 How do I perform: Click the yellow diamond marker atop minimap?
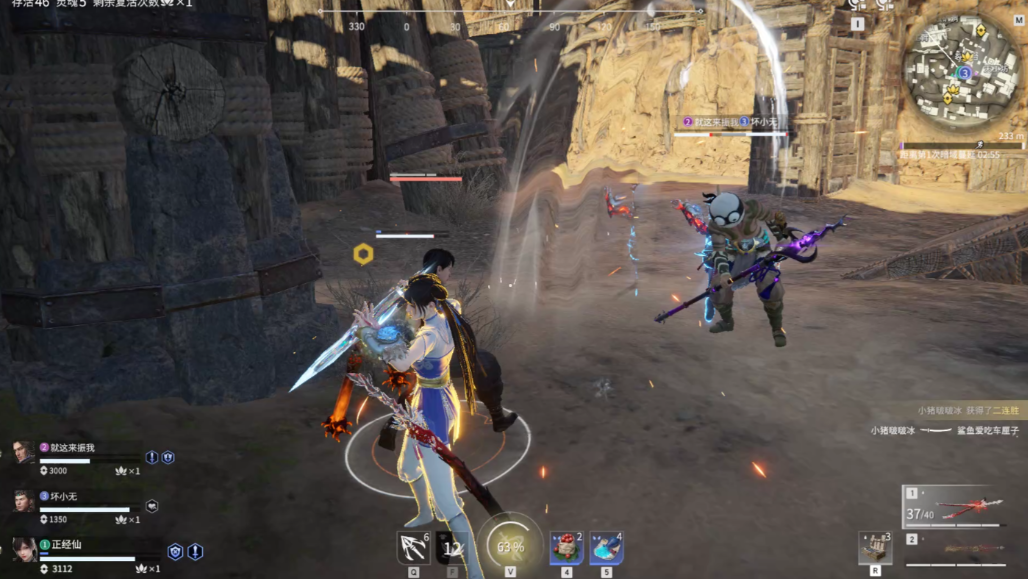tap(980, 31)
